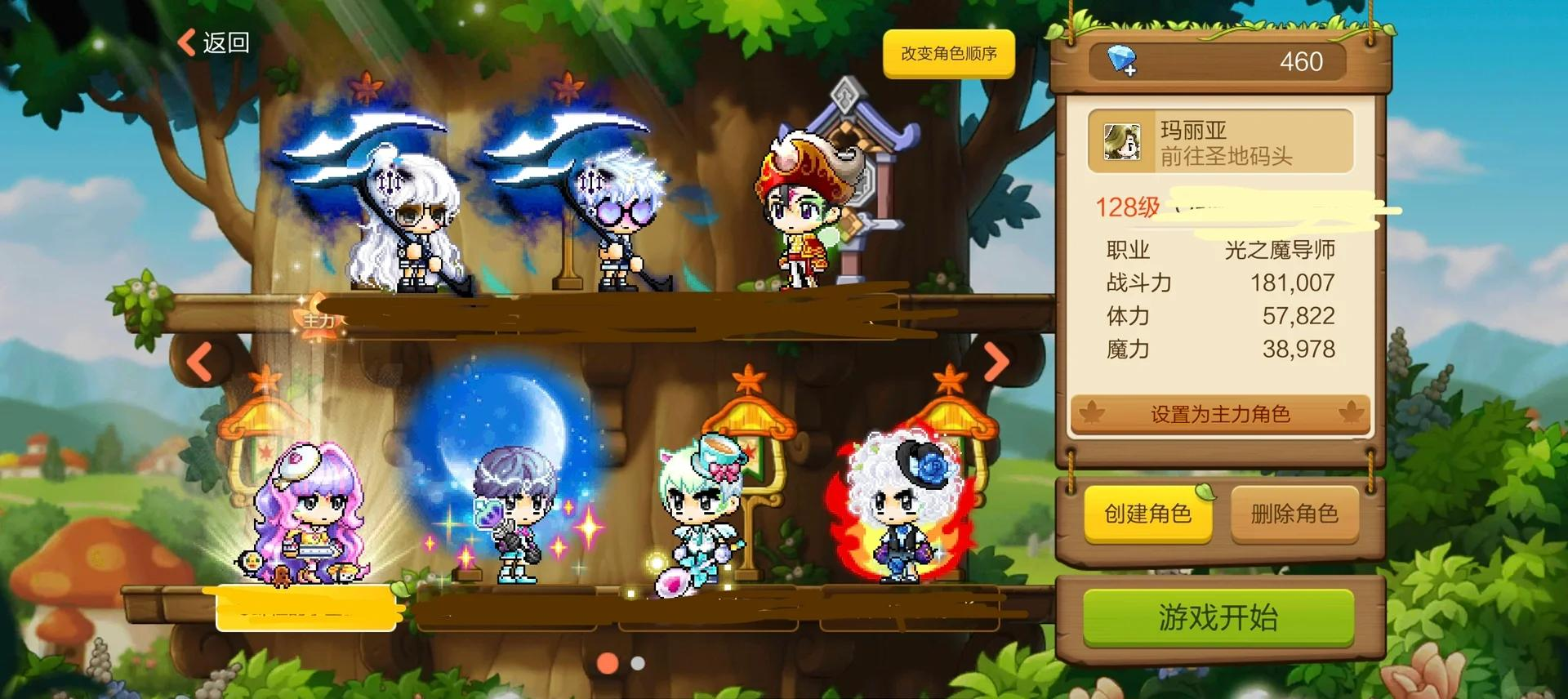Add diamonds via the blue gem icon
1568x699 pixels.
(x=1122, y=61)
